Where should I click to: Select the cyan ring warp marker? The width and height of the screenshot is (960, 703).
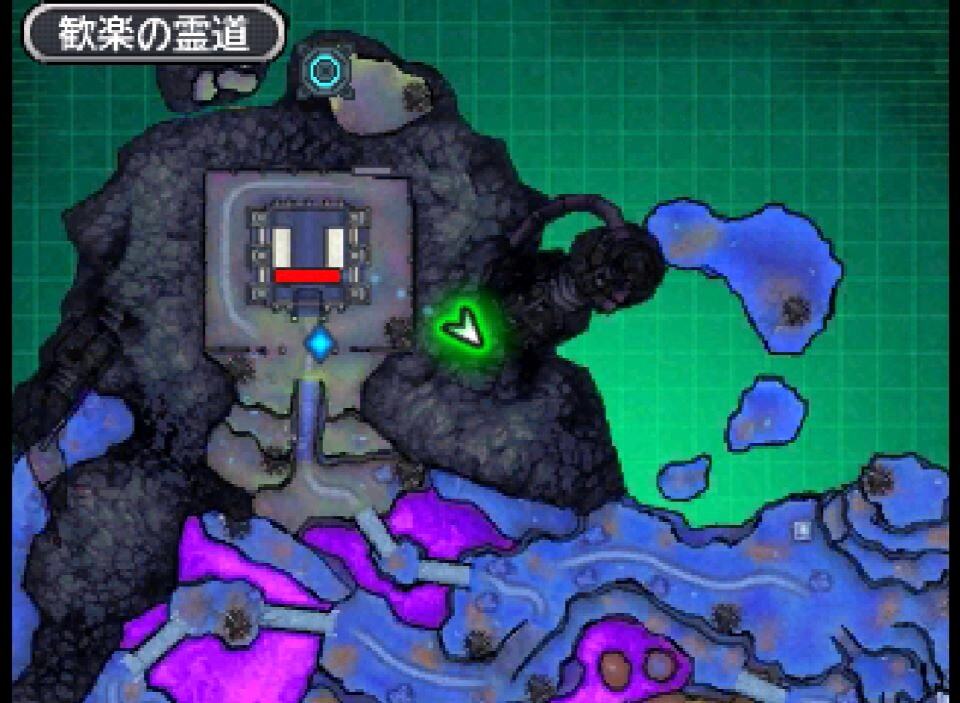pos(324,70)
